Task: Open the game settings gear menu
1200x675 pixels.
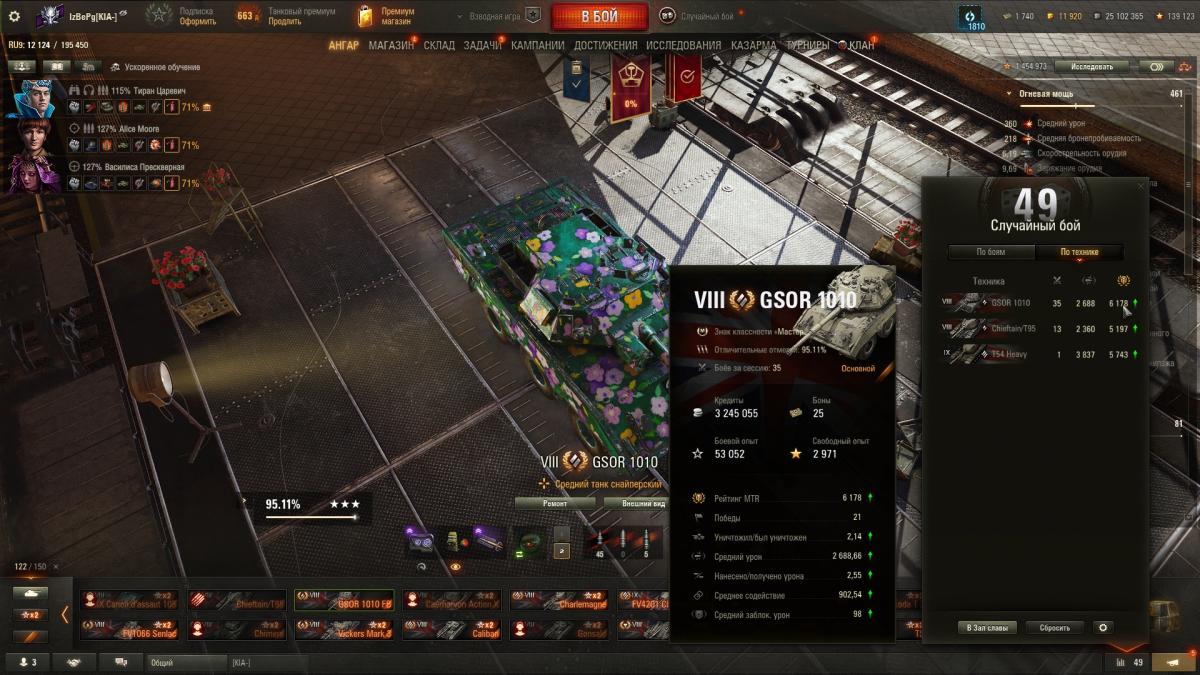Action: (14, 16)
